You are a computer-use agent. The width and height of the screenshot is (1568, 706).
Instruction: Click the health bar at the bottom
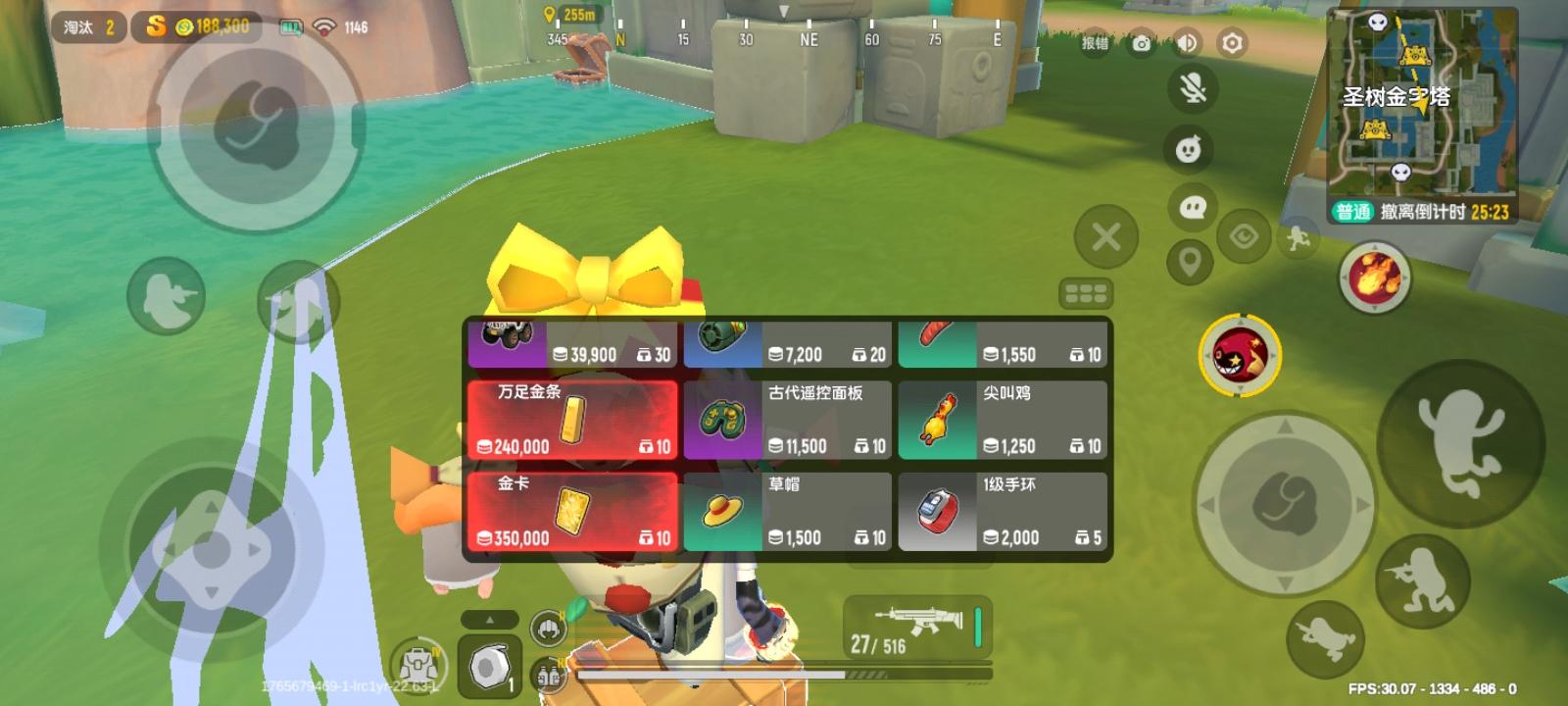(x=774, y=673)
